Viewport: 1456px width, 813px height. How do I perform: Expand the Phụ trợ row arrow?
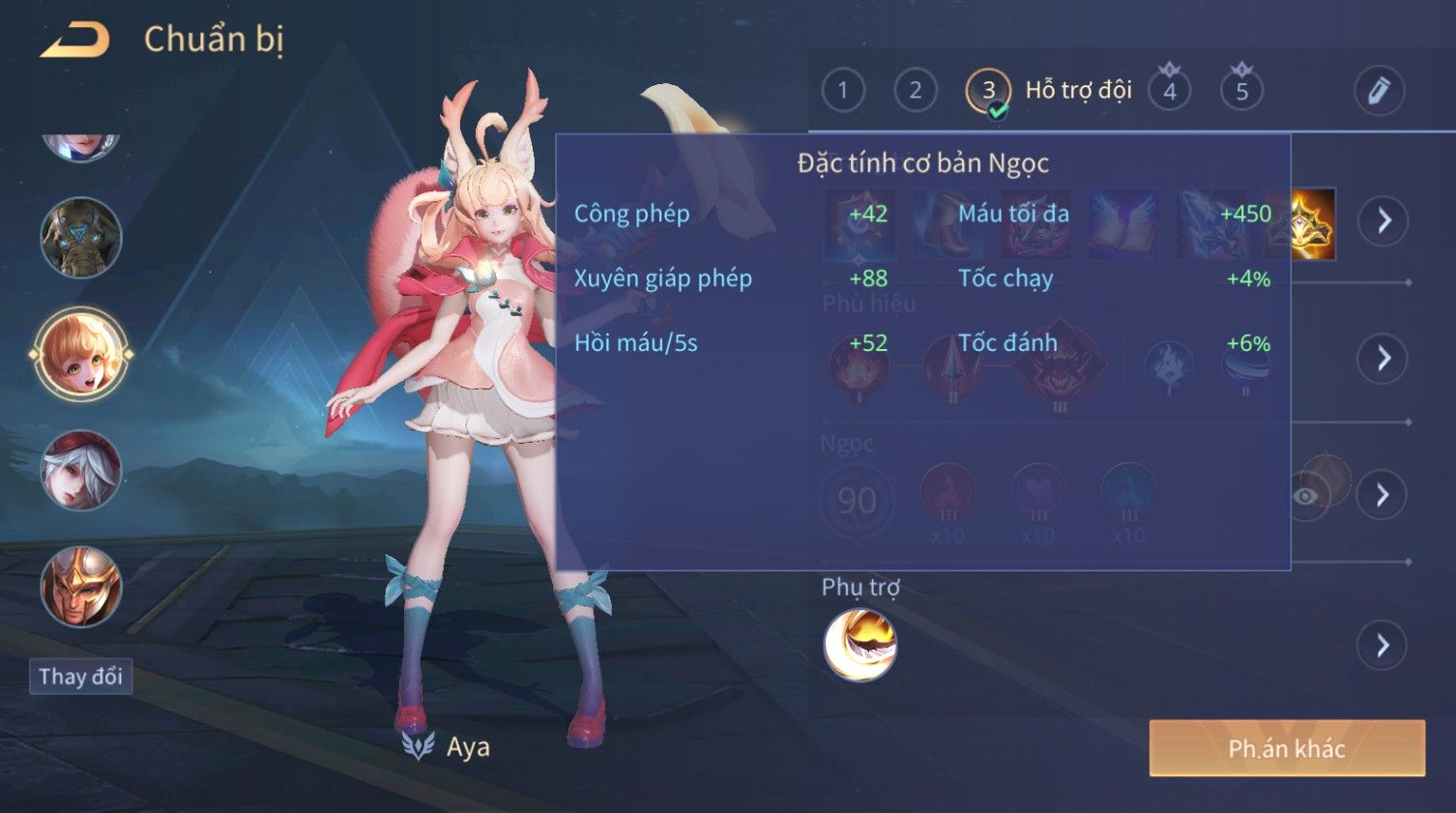1383,646
